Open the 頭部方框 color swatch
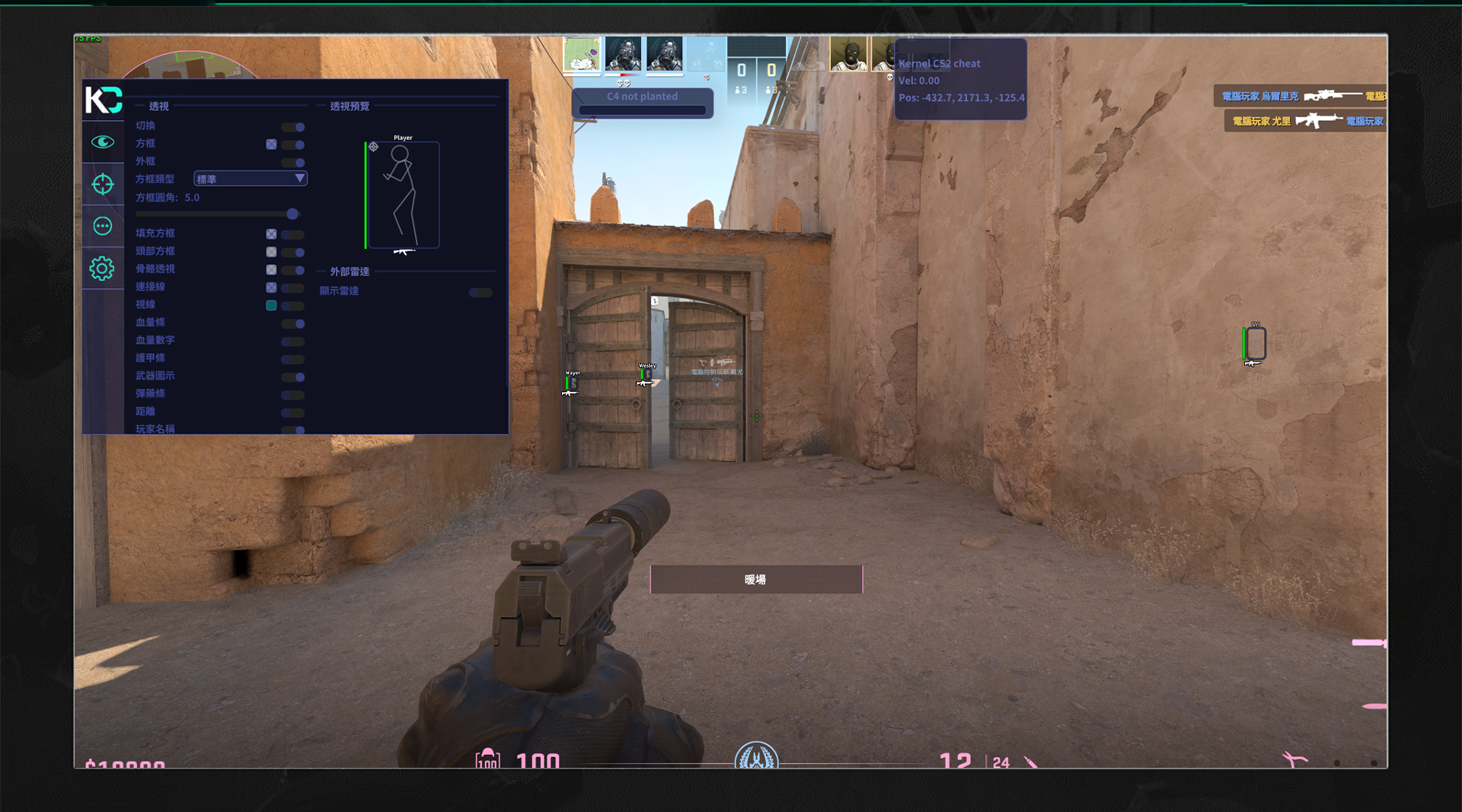 271,252
